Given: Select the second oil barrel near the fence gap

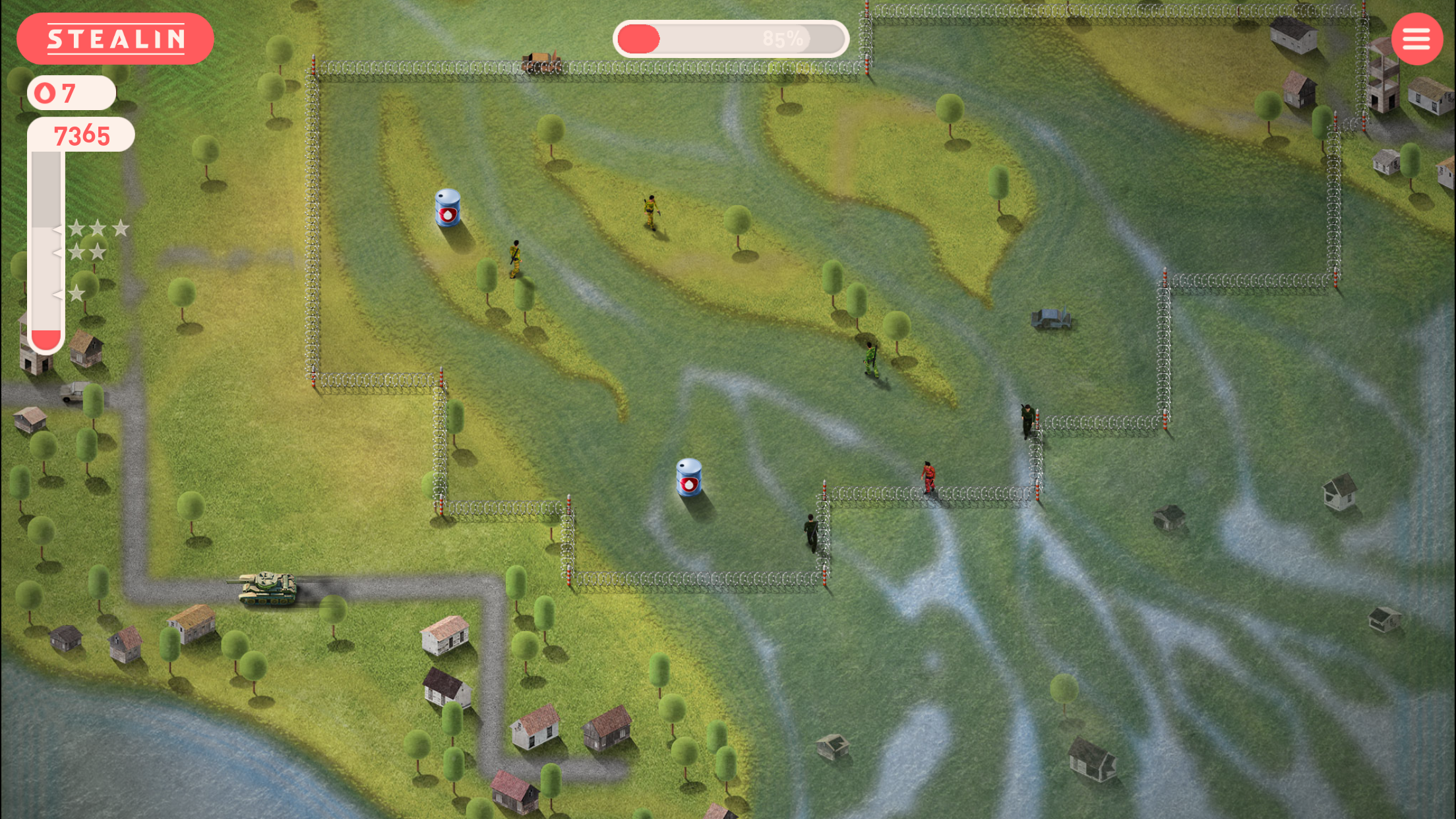Looking at the screenshot, I should pos(687,476).
